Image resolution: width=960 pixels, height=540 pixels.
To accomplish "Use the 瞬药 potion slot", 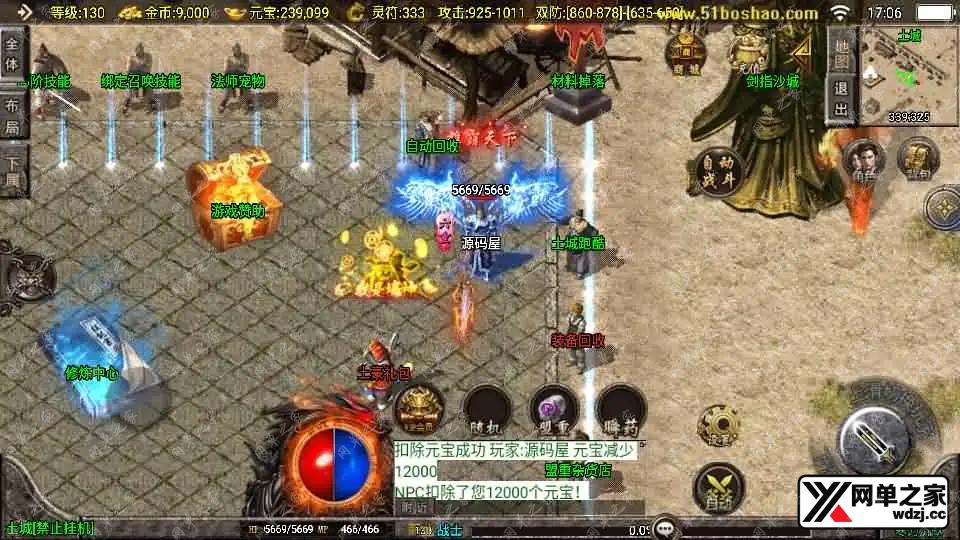I will 620,408.
